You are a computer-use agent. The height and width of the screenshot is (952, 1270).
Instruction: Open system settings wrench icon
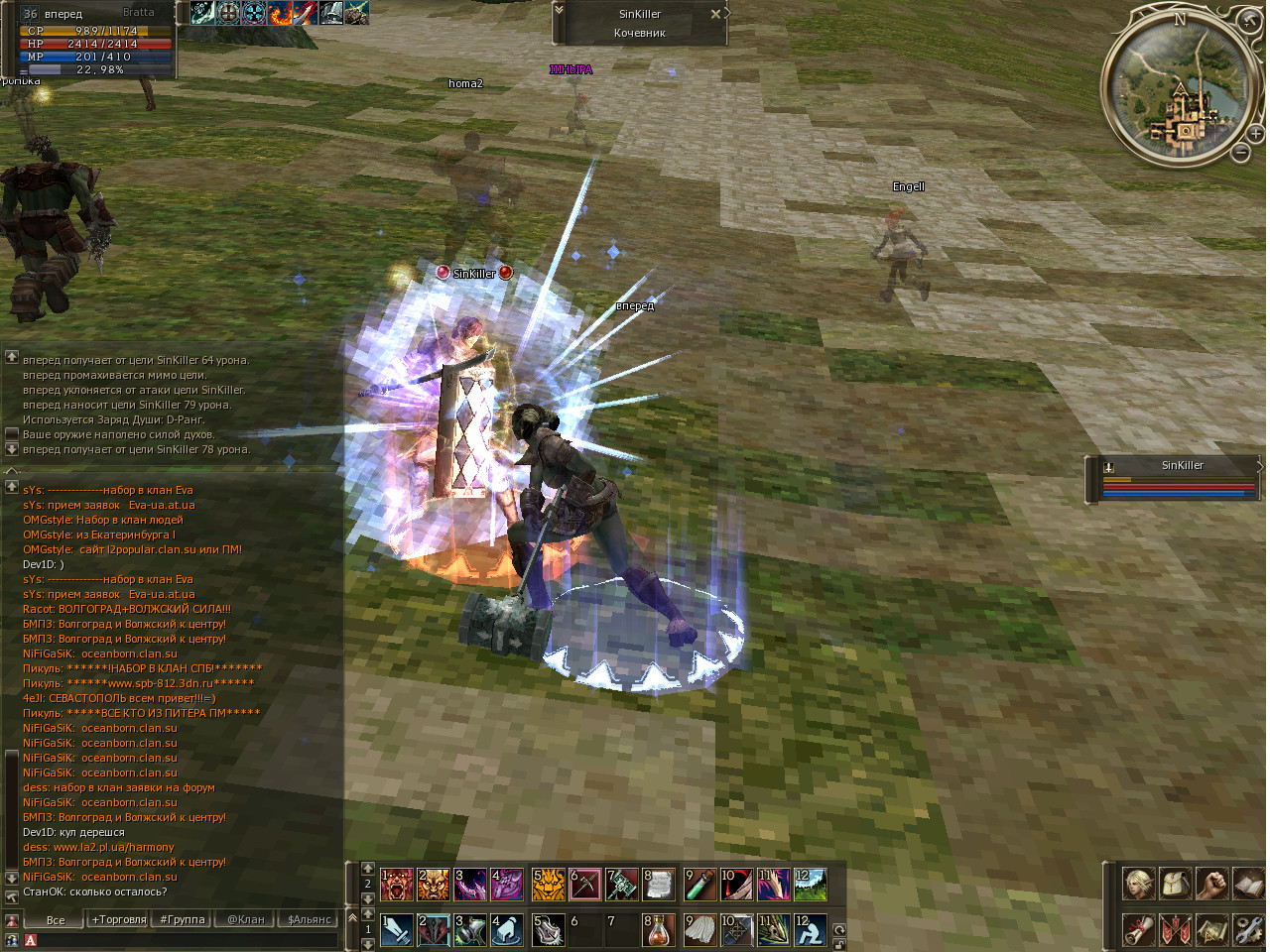point(1248,929)
